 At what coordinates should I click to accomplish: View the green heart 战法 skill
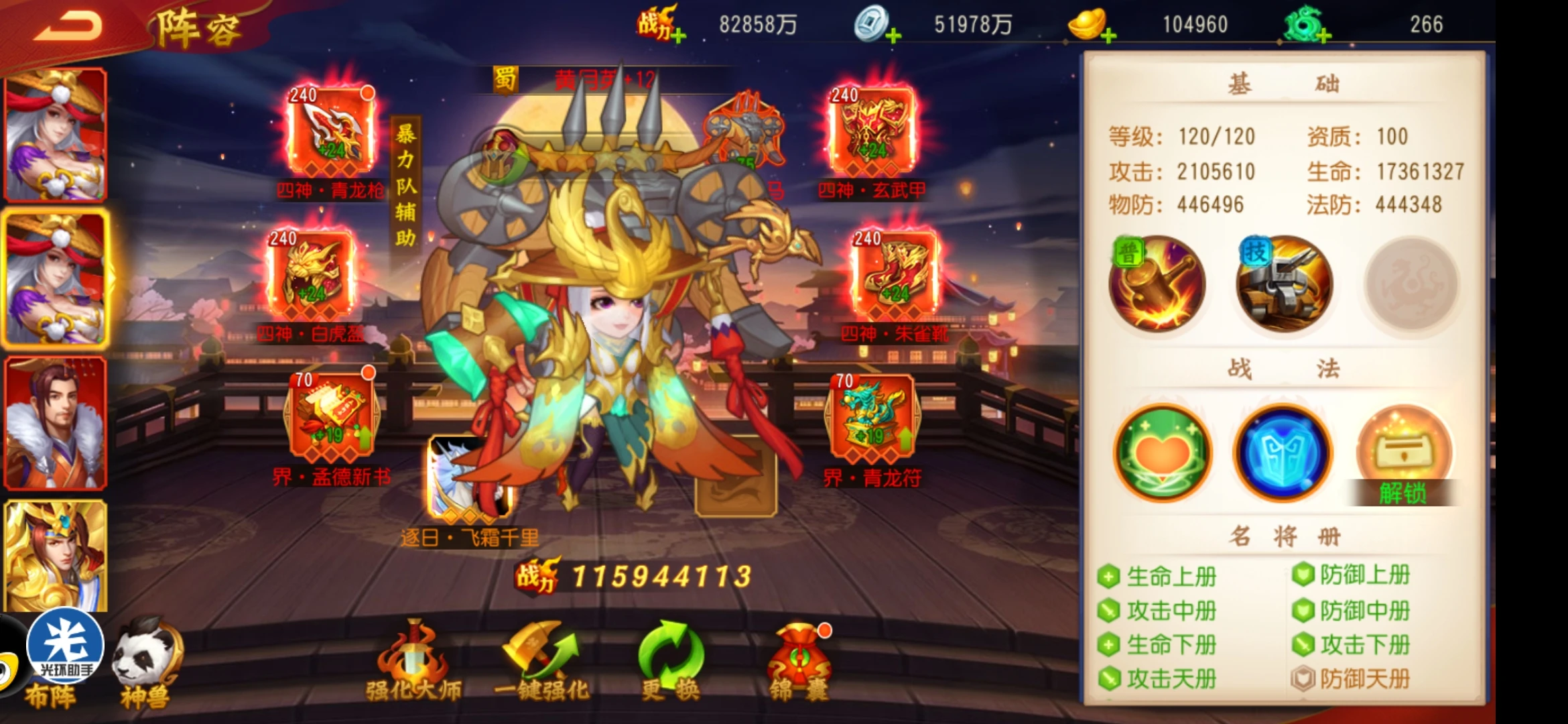pyautogui.click(x=1163, y=453)
